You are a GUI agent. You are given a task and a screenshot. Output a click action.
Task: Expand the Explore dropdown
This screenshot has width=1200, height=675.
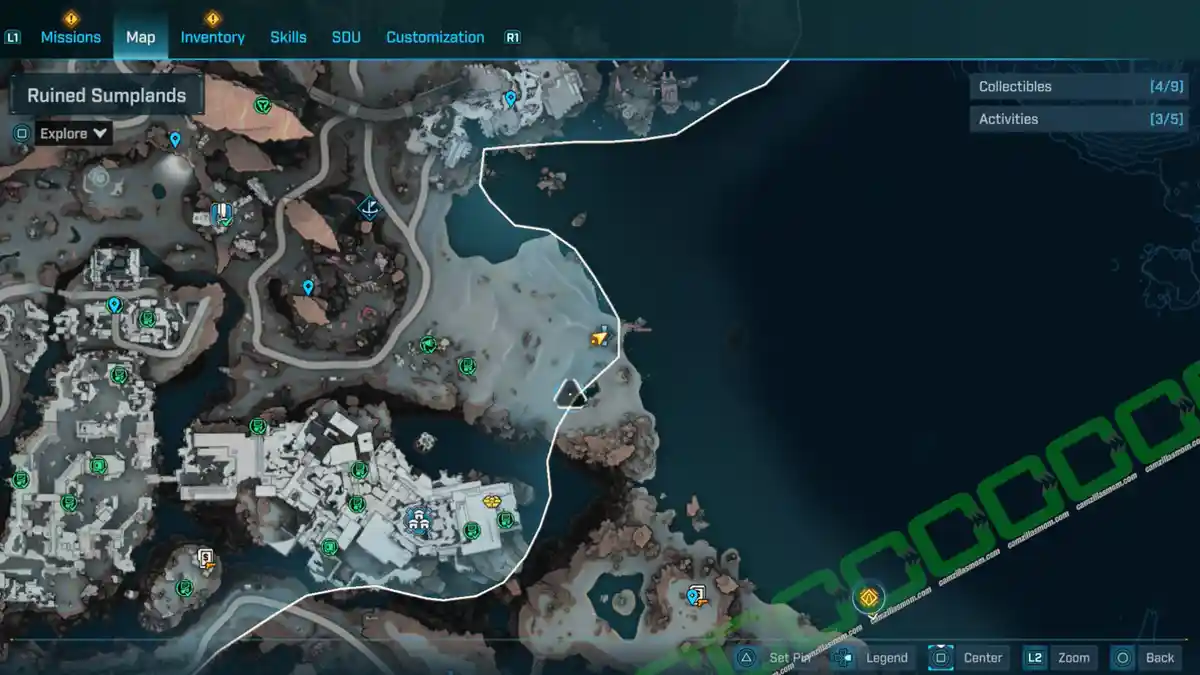coord(73,133)
